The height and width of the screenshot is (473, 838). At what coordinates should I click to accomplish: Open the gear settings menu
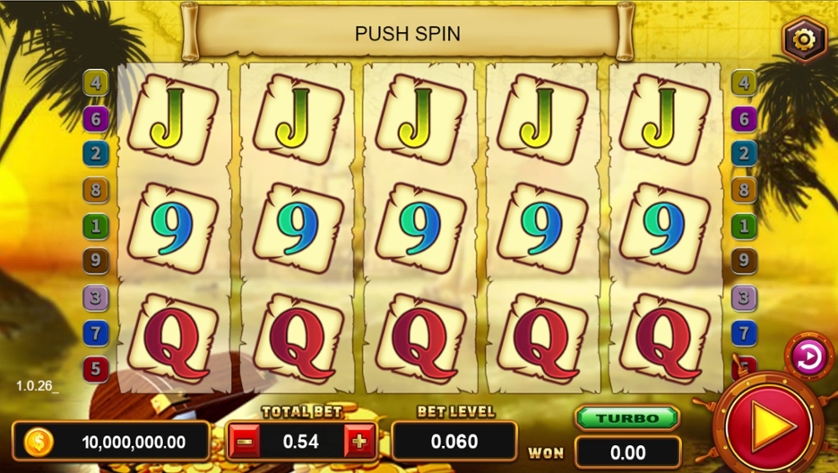pos(804,40)
